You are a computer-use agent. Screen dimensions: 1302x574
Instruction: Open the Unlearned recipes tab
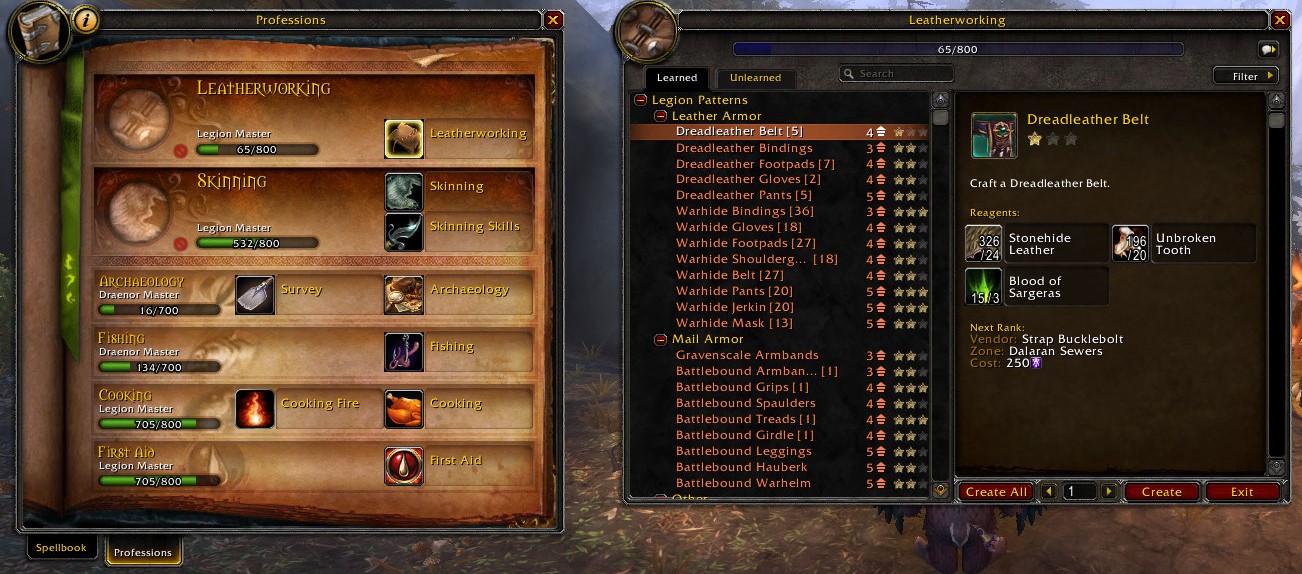[x=755, y=78]
